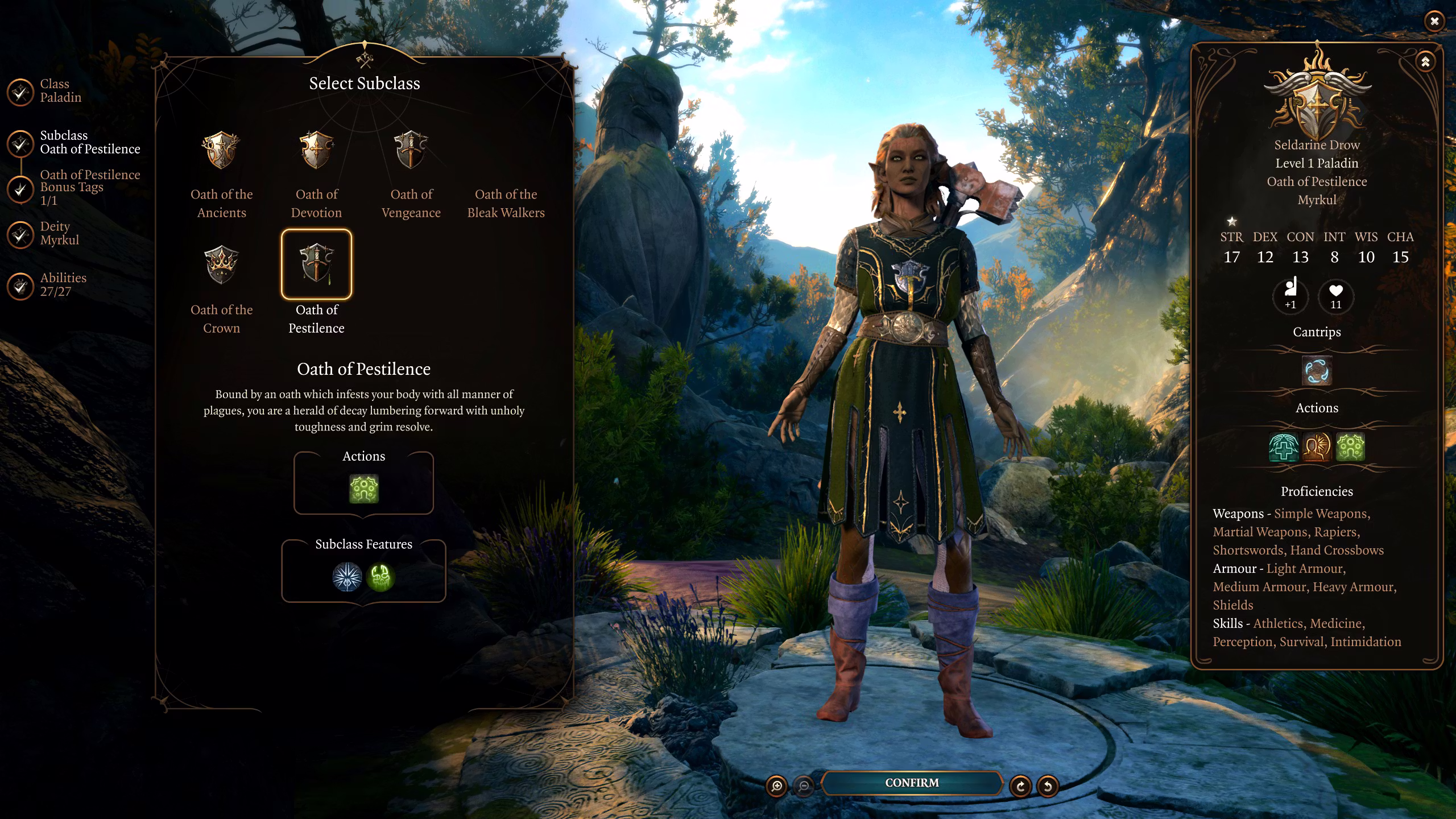Viewport: 1456px width, 819px height.
Task: Open Oath of Pestilence Bonus Tags step
Action: coord(20,189)
